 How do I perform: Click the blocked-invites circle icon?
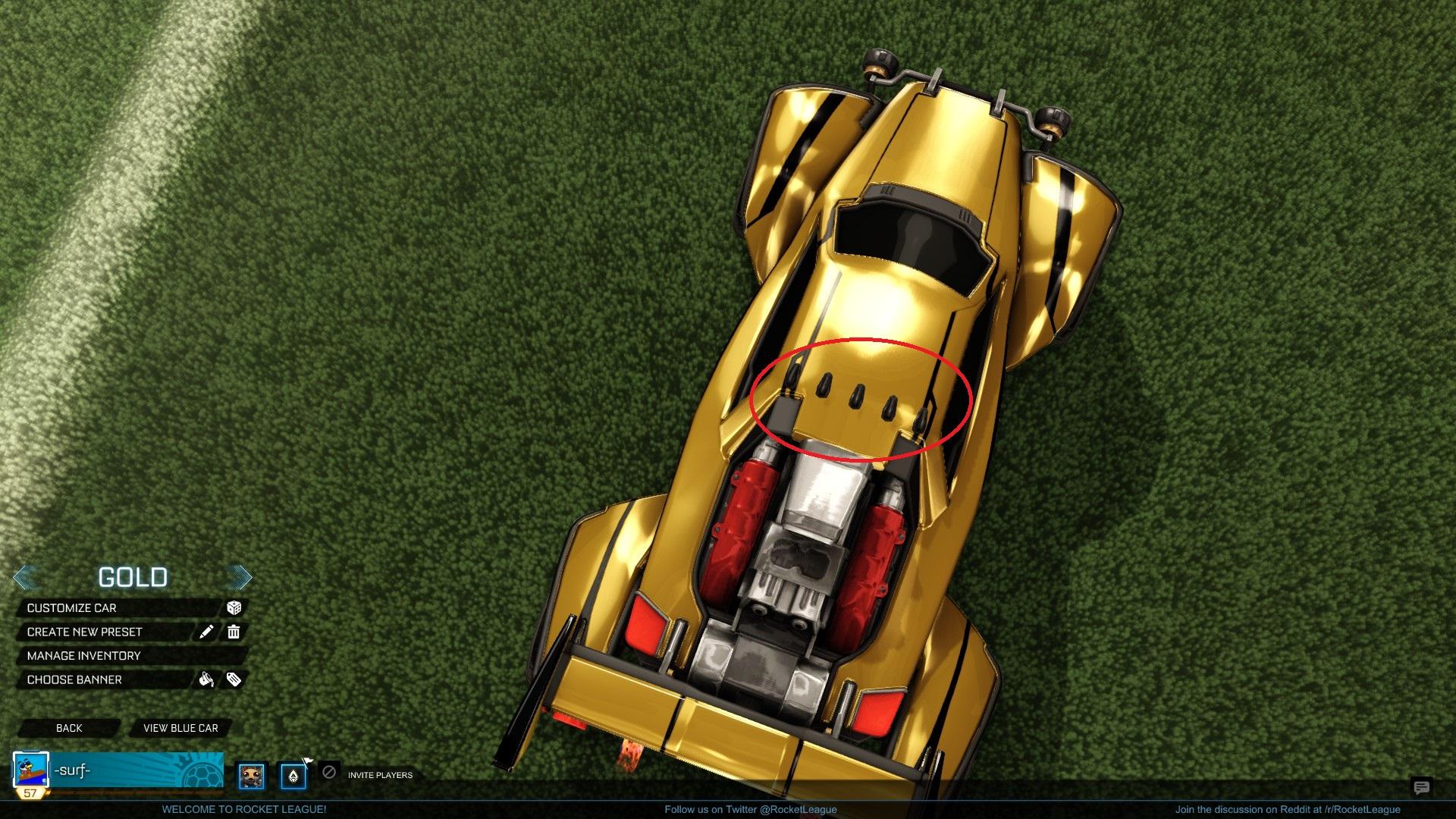[x=328, y=774]
